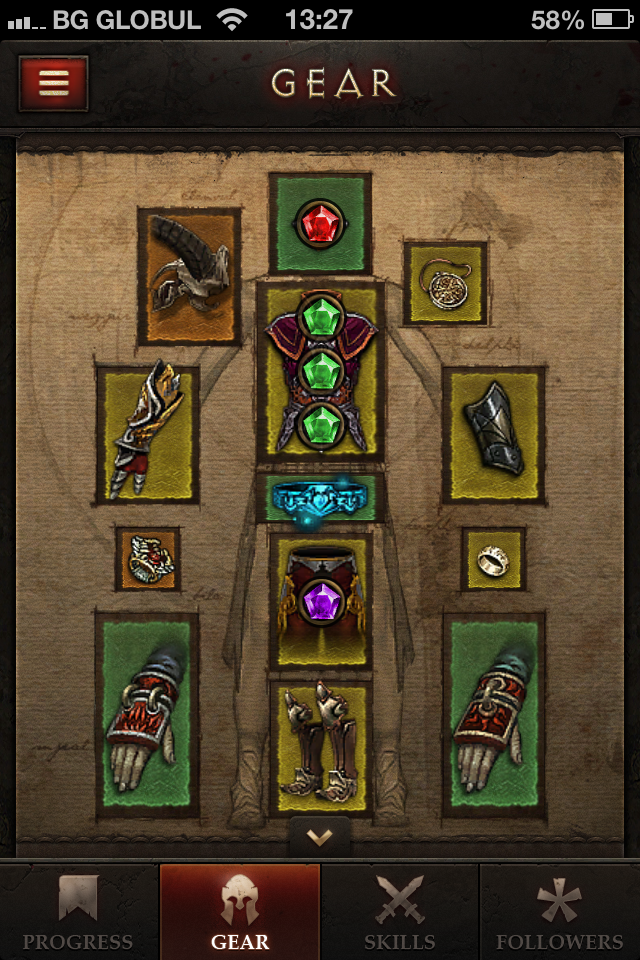The height and width of the screenshot is (960, 640).
Task: Show the Followers tab
Action: point(560,912)
